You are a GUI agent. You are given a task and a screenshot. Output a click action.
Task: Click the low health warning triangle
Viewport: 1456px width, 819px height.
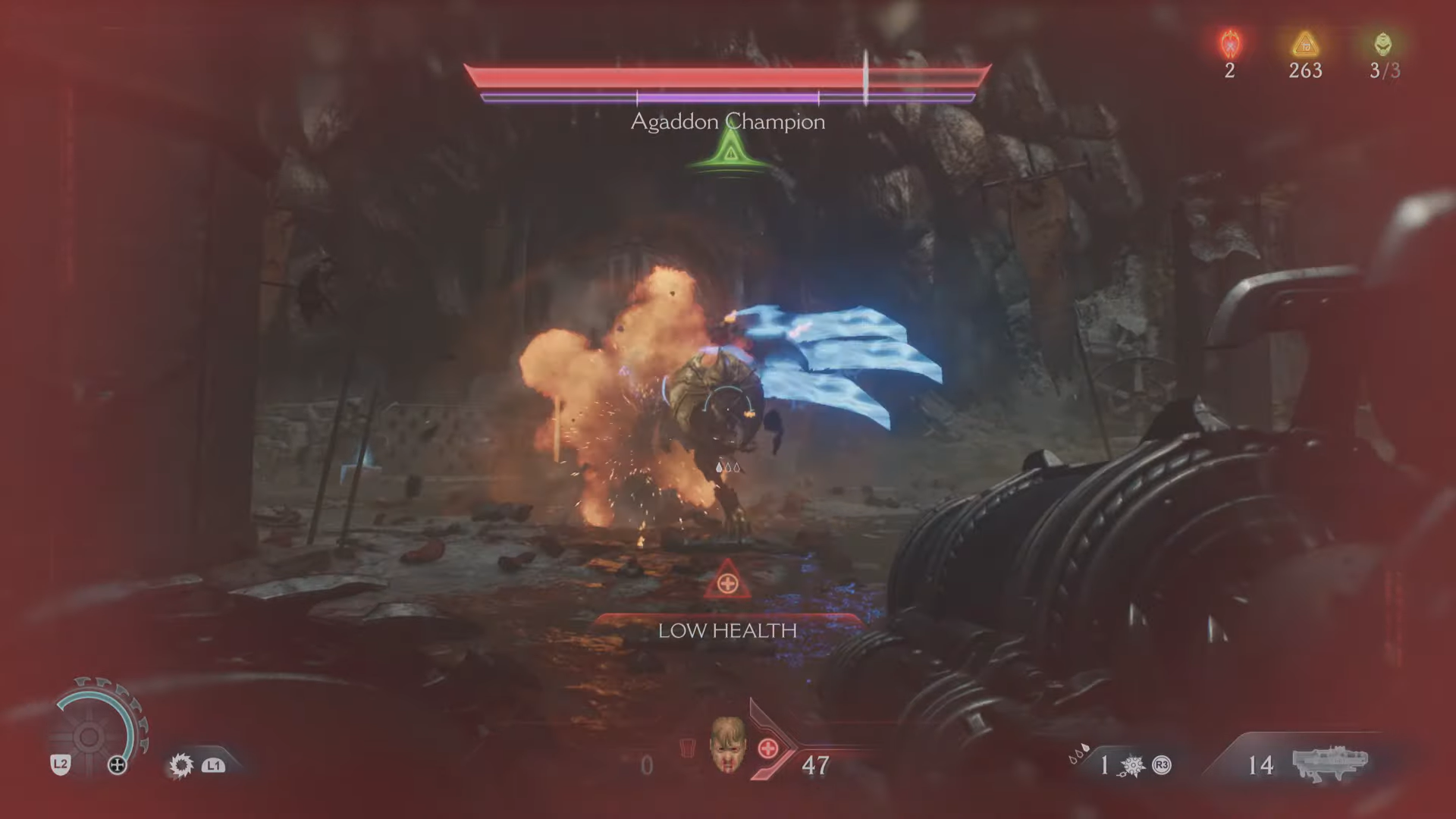[x=727, y=582]
